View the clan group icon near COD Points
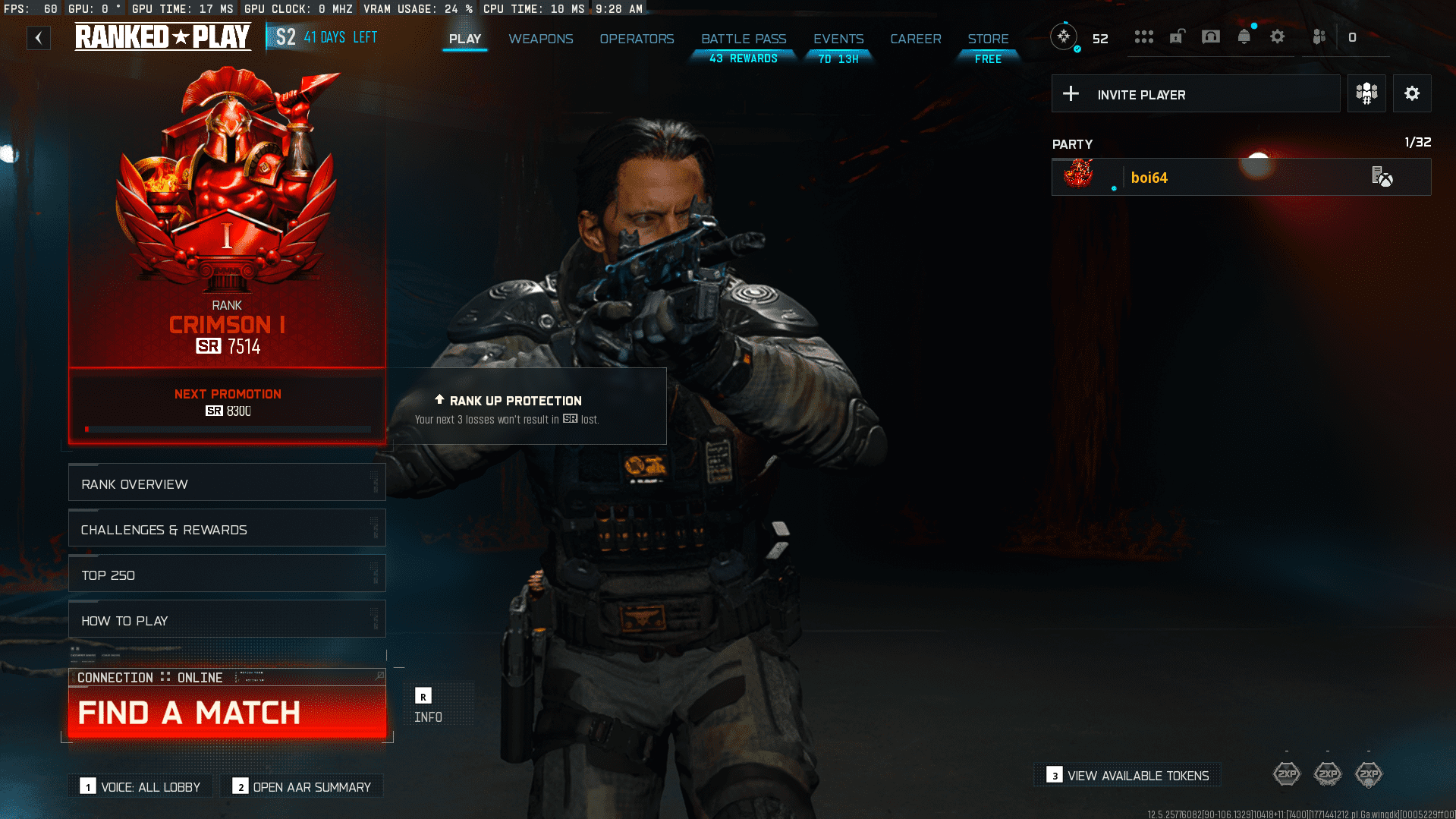 1319,36
